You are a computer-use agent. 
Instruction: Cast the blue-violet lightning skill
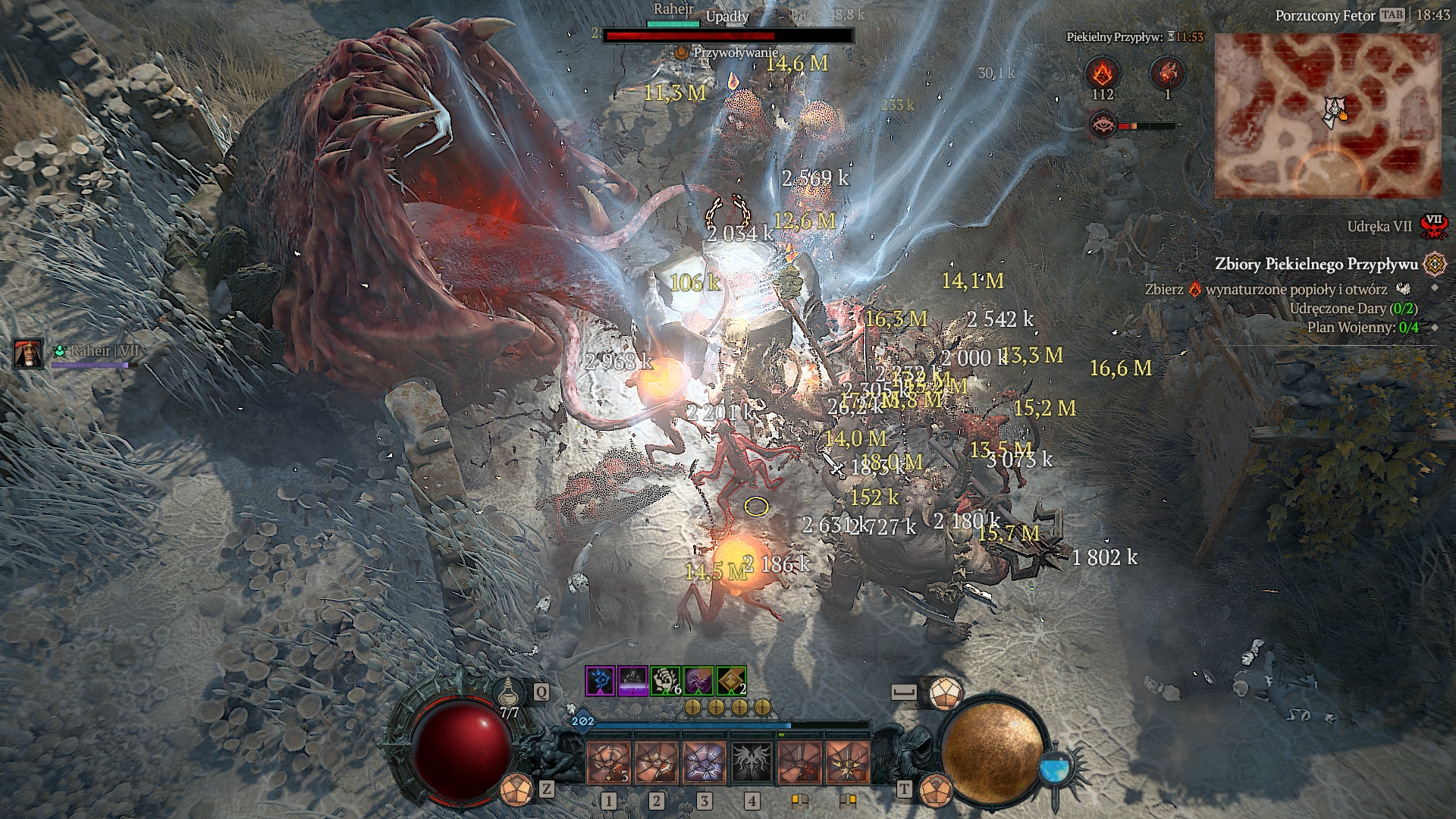(x=704, y=762)
